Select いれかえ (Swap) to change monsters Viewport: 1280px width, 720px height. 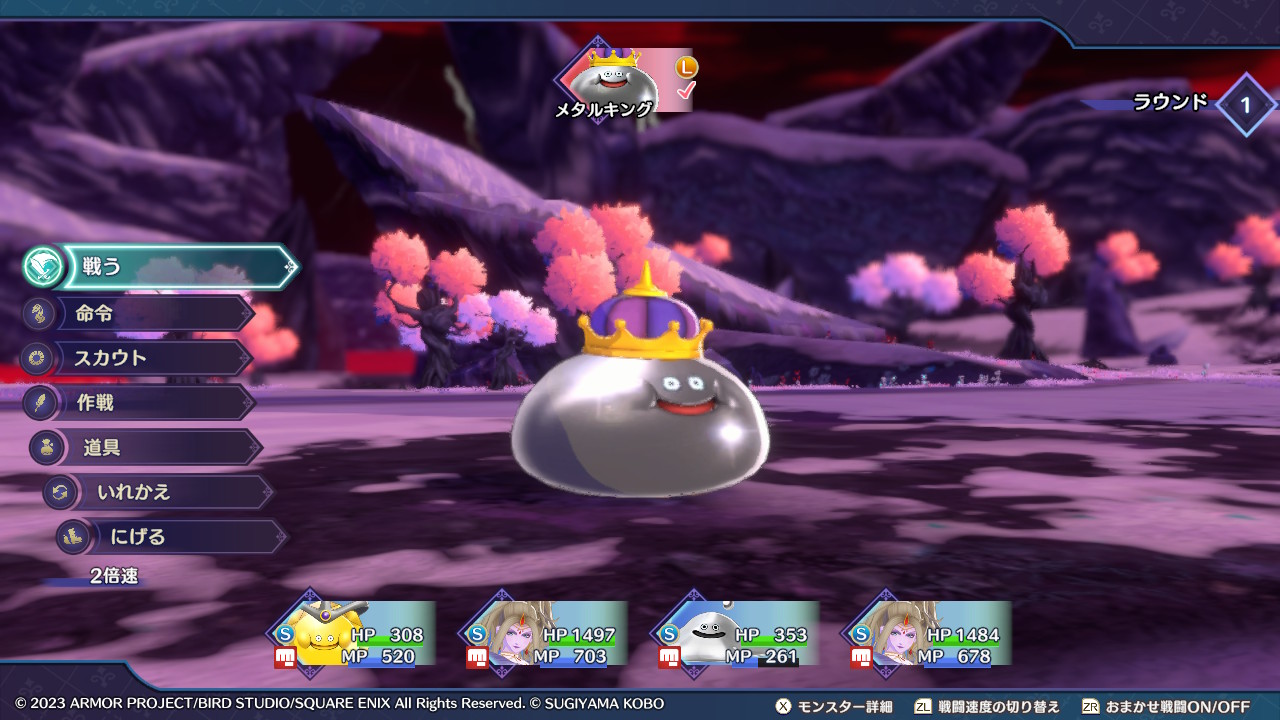[170, 492]
